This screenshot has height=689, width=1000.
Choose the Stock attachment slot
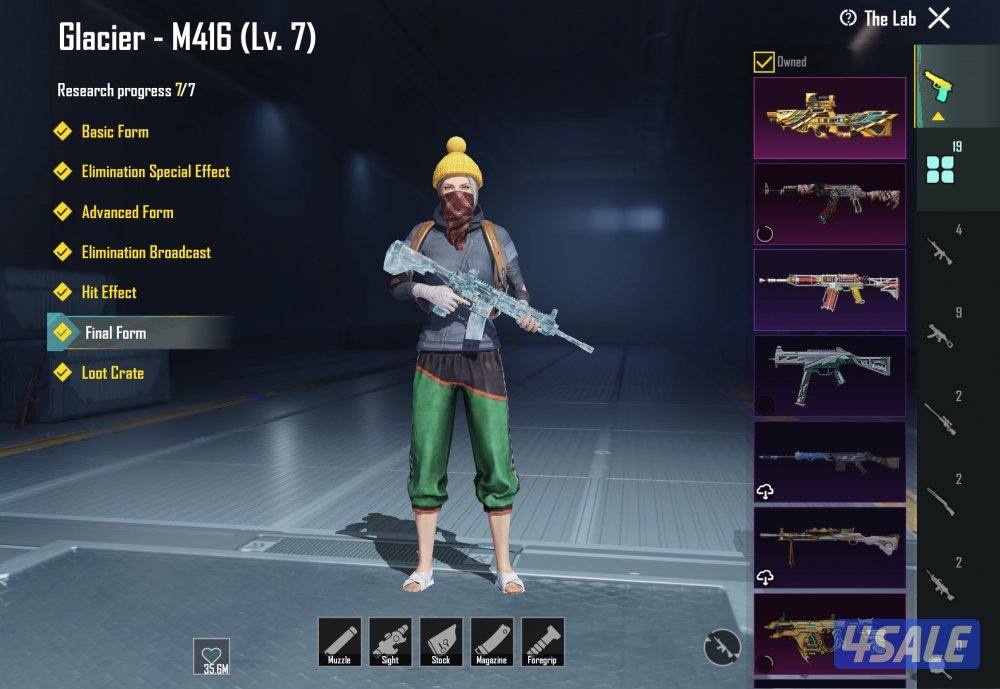click(441, 641)
